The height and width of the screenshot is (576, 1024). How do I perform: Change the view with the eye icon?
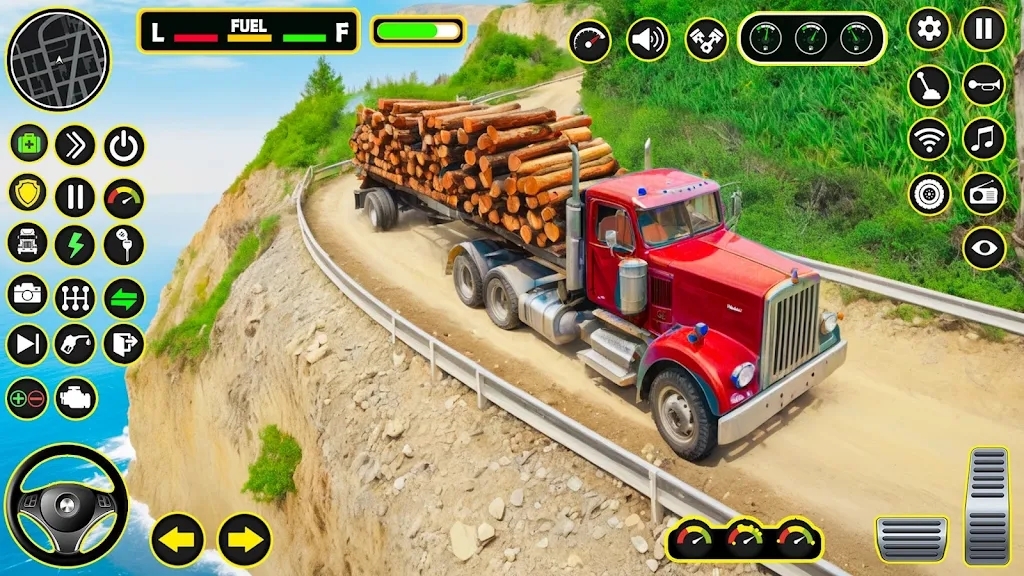tap(984, 248)
